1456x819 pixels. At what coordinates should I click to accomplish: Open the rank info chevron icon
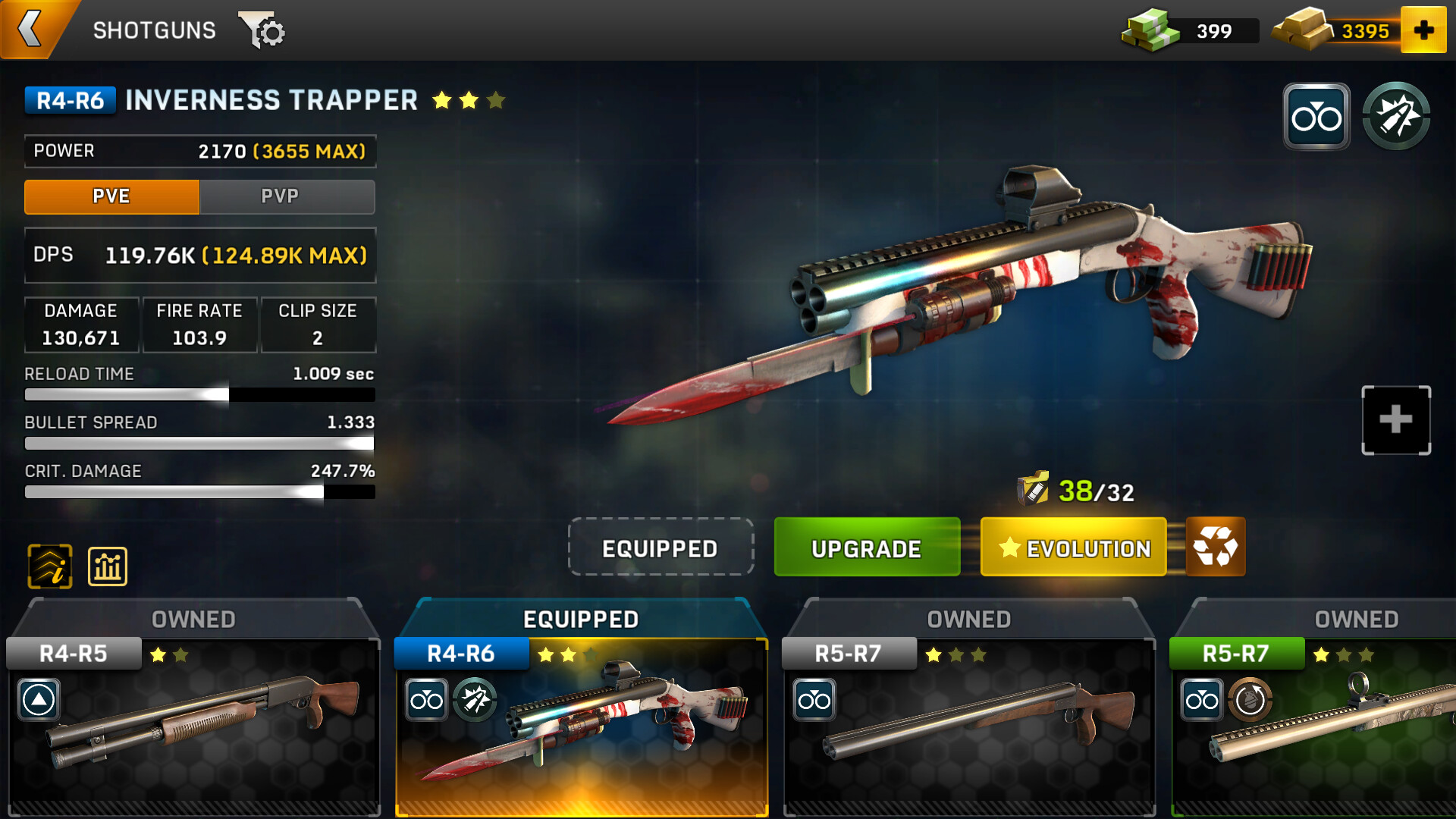click(x=50, y=566)
